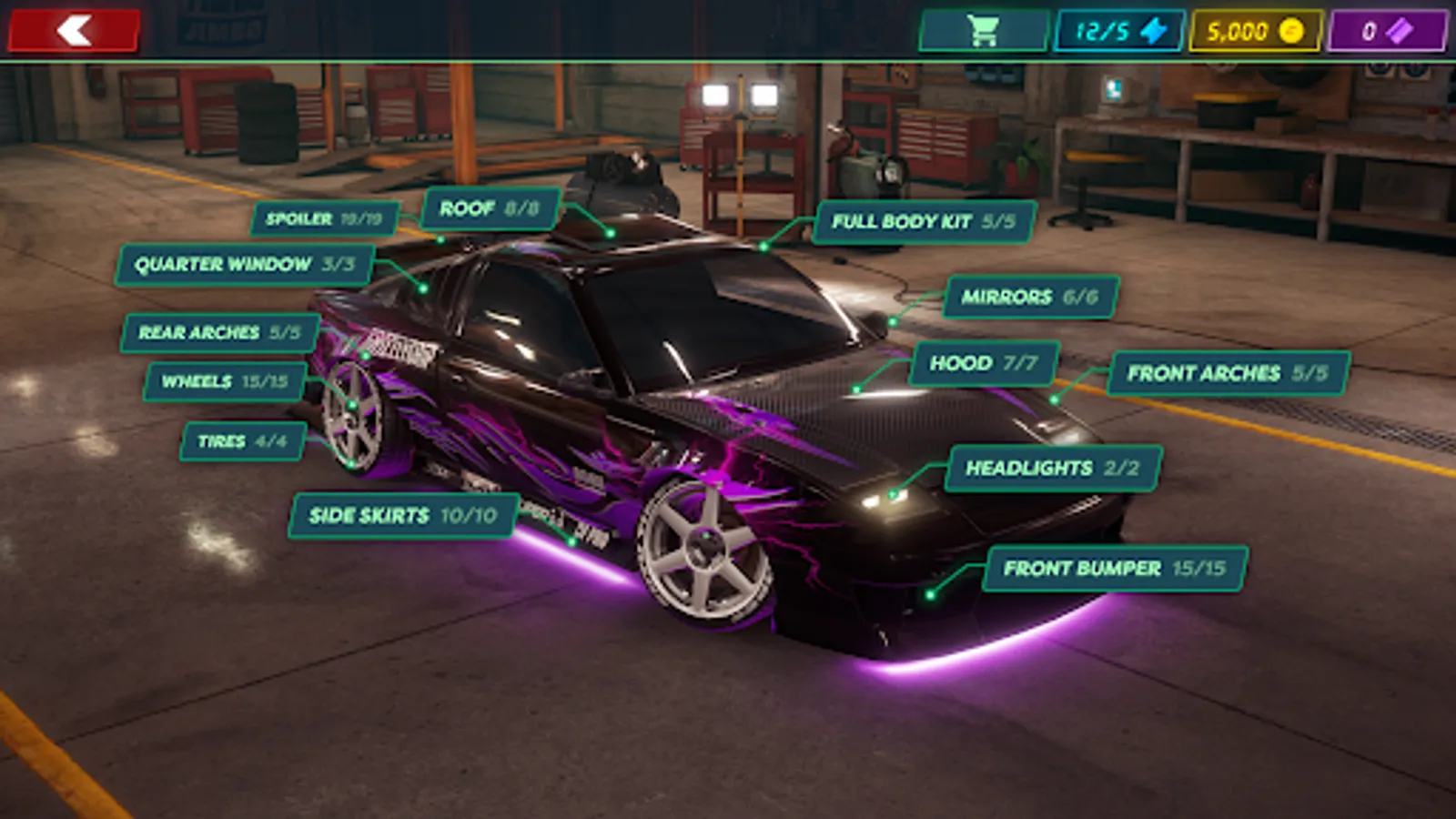Open the Roof parts list
The image size is (1456, 819).
pos(490,208)
